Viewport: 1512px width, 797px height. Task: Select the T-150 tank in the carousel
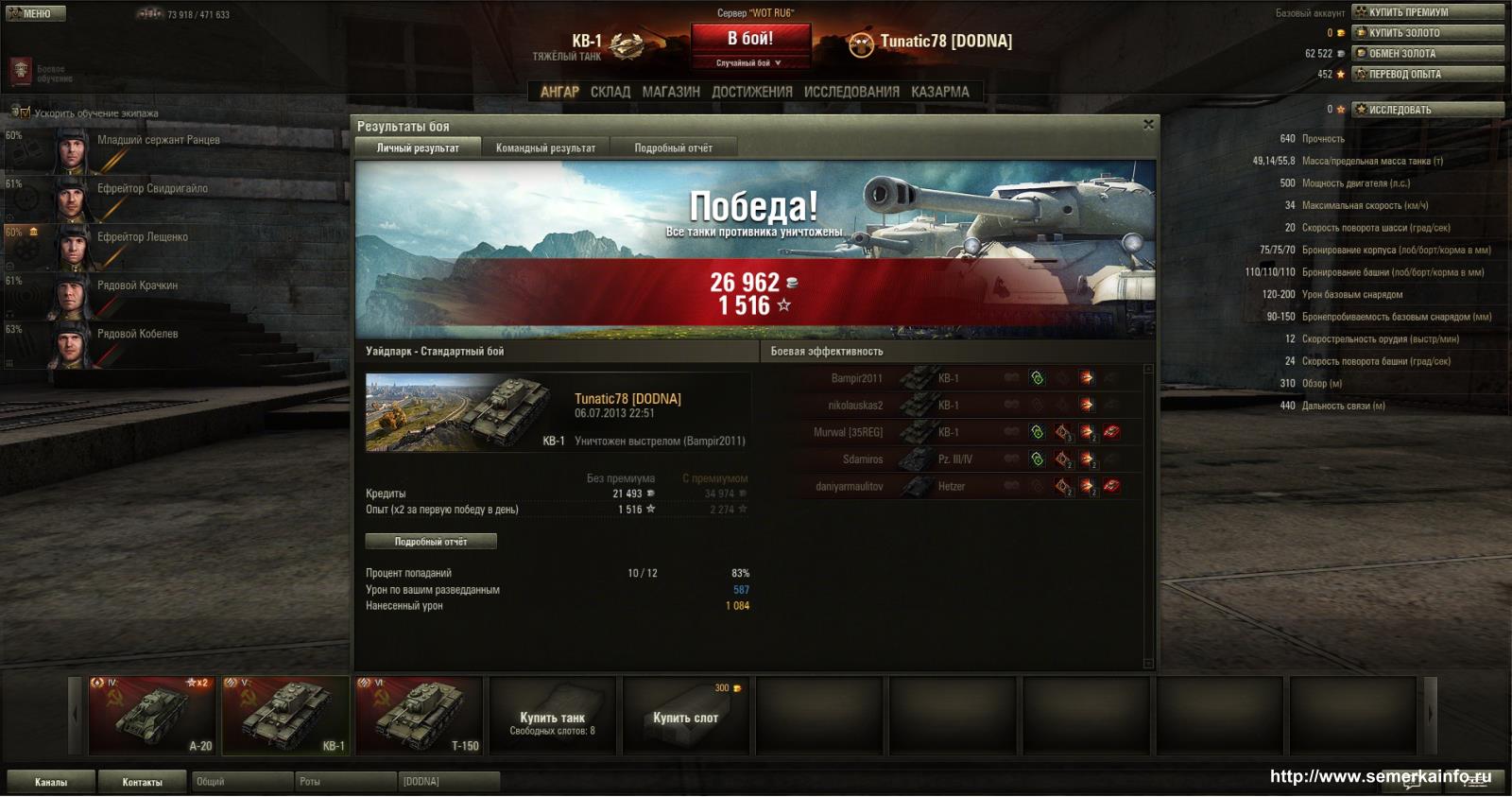(419, 715)
